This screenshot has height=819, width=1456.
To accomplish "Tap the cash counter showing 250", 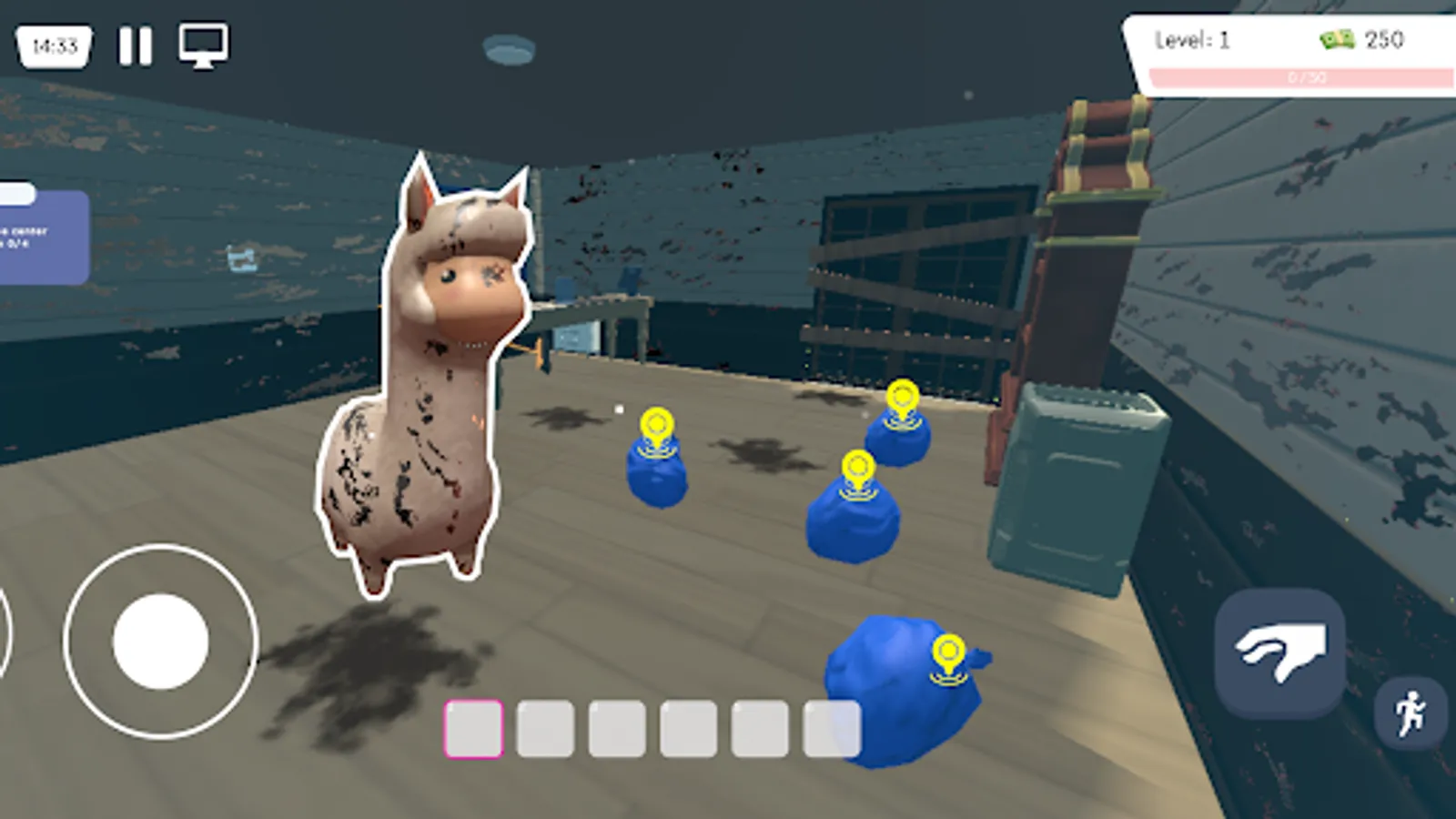I will pyautogui.click(x=1380, y=40).
